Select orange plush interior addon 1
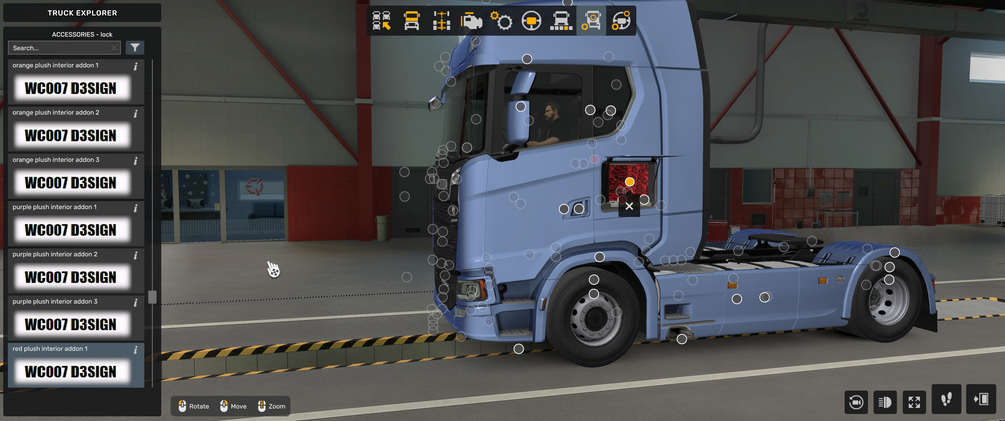1005x421 pixels. (70, 88)
